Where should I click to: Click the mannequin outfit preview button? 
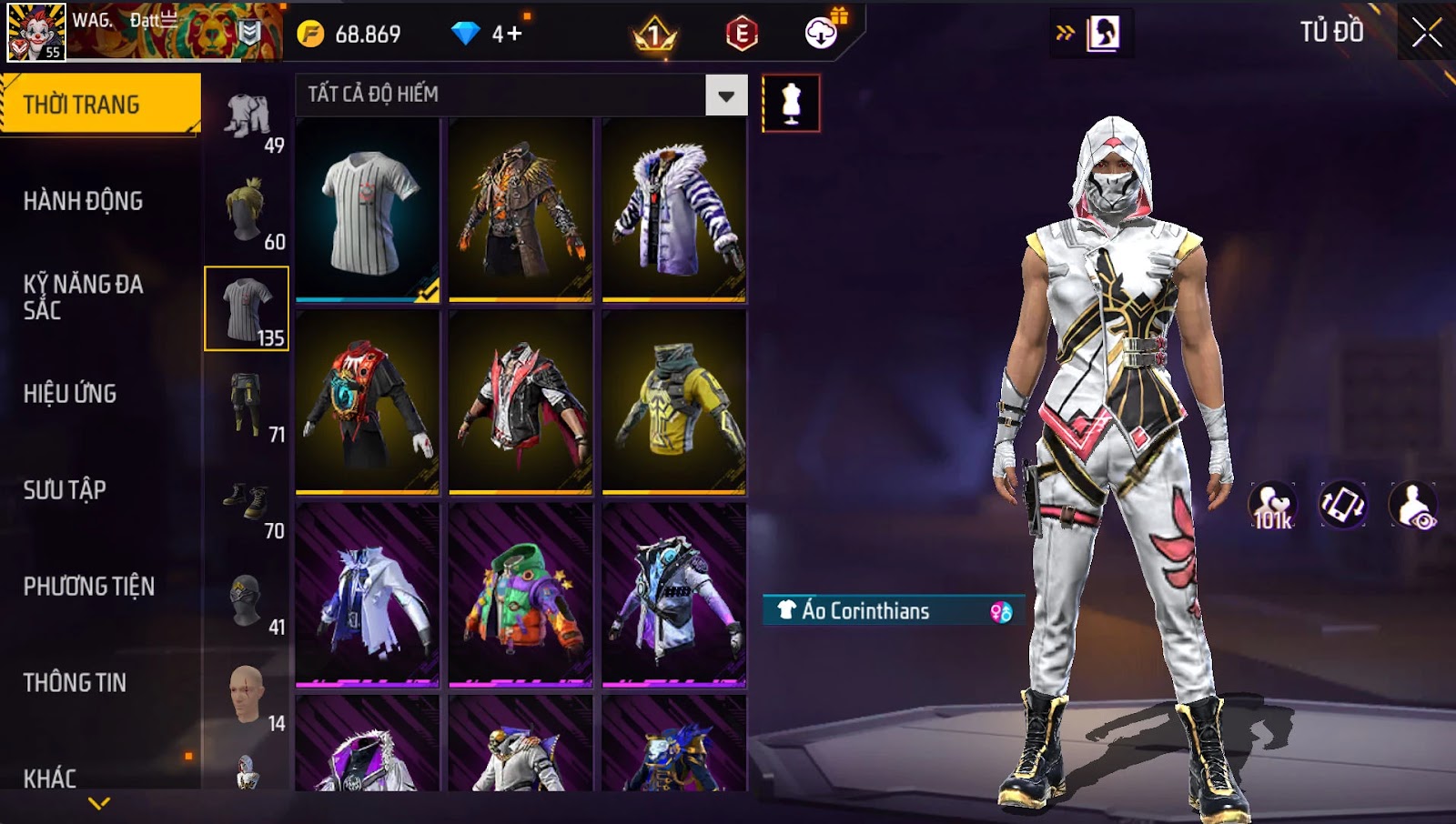point(791,104)
